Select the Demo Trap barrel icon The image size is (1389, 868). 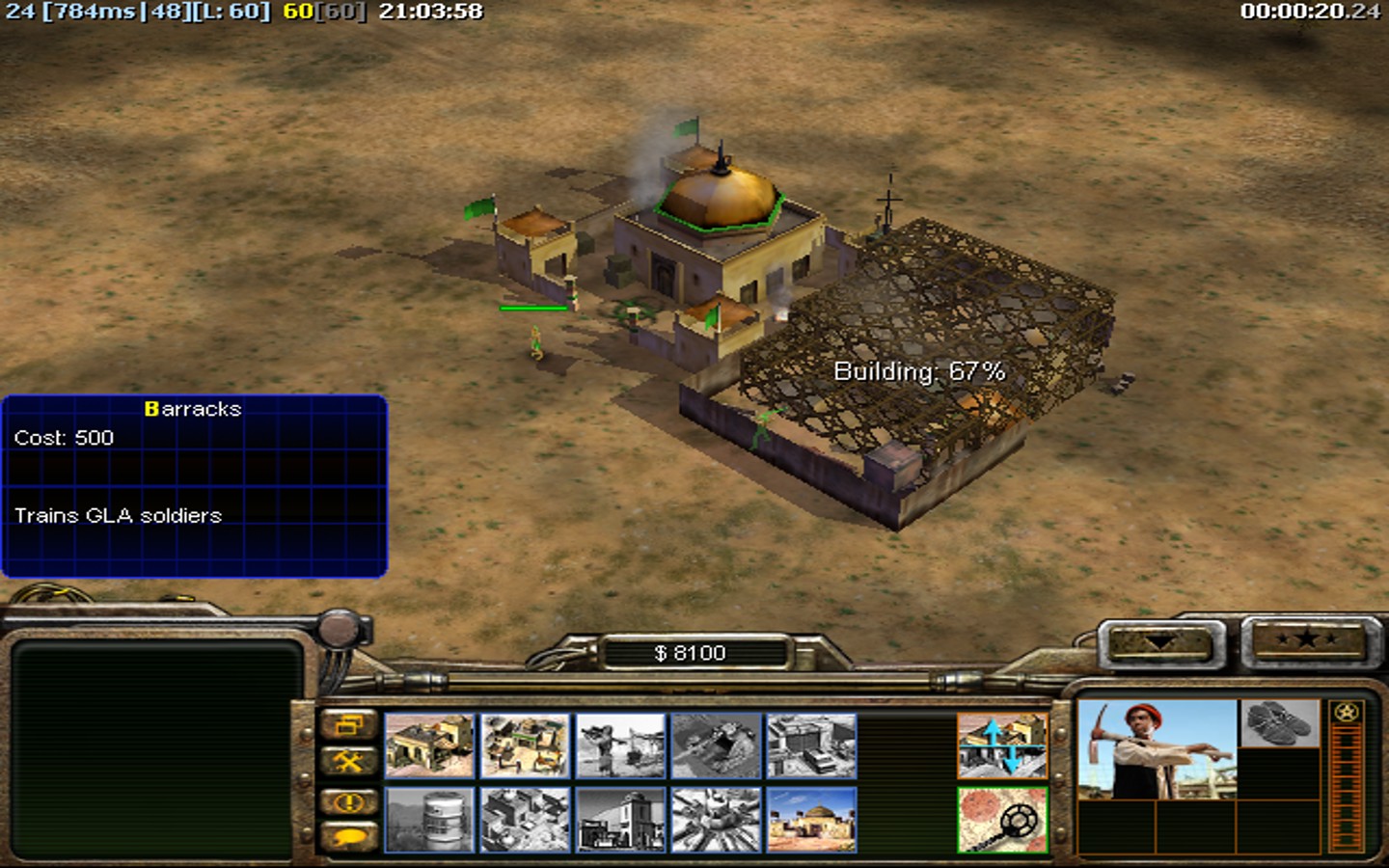[430, 821]
